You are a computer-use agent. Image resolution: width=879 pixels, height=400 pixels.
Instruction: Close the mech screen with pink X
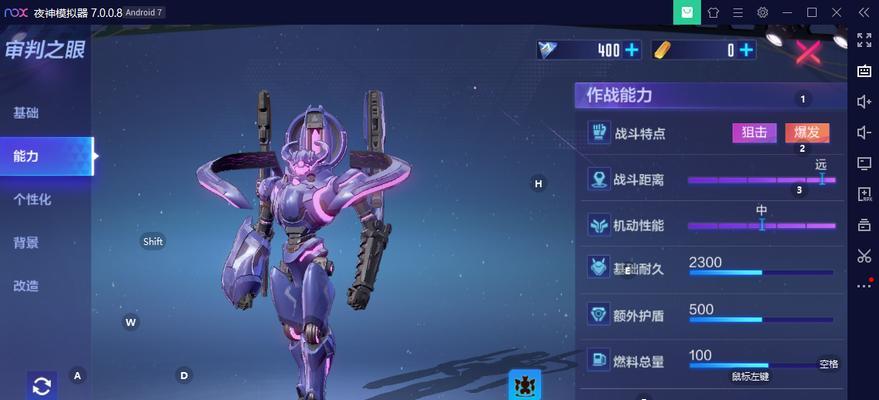point(807,52)
